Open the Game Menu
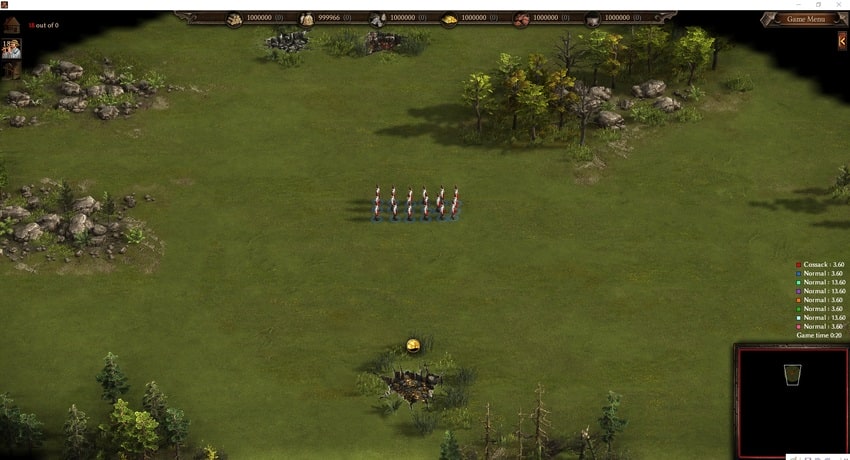Screen dimensions: 850x460 [805, 19]
